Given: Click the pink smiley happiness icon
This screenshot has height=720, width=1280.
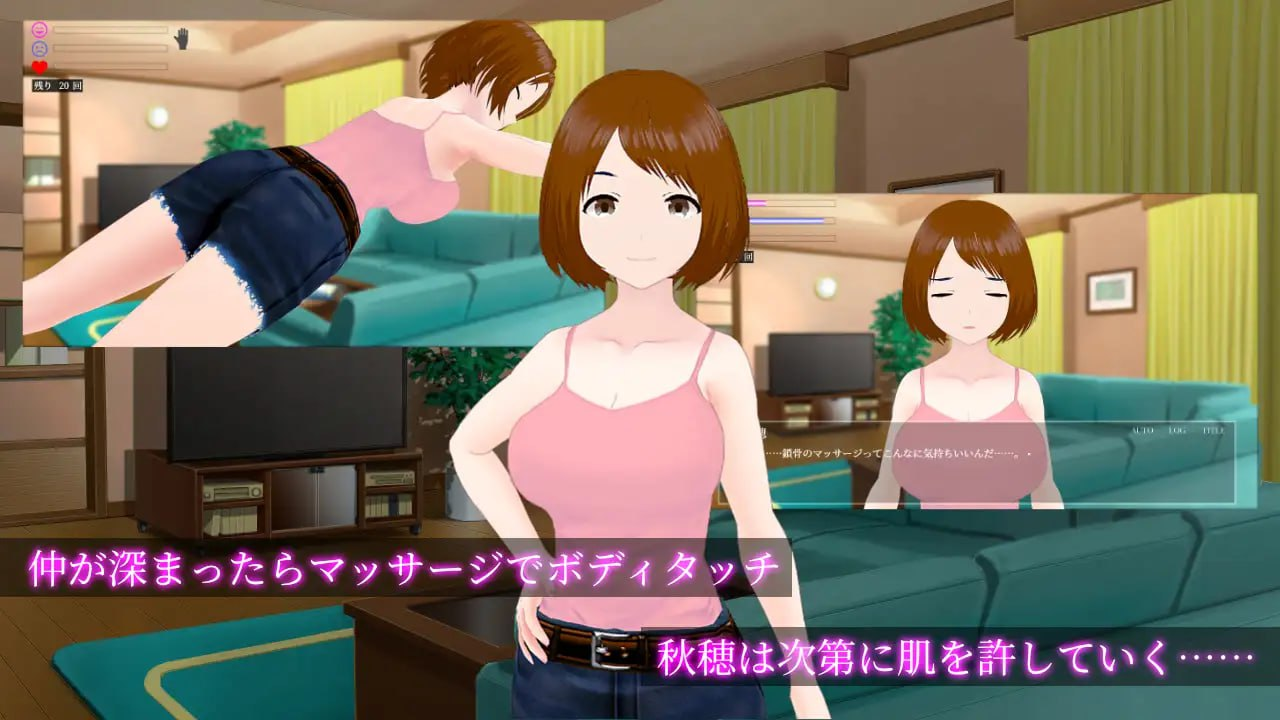Looking at the screenshot, I should [40, 28].
